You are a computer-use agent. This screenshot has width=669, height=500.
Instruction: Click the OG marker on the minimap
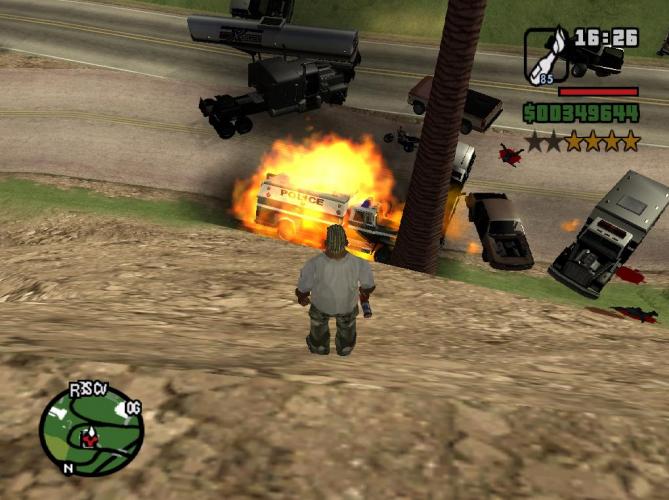coord(133,408)
